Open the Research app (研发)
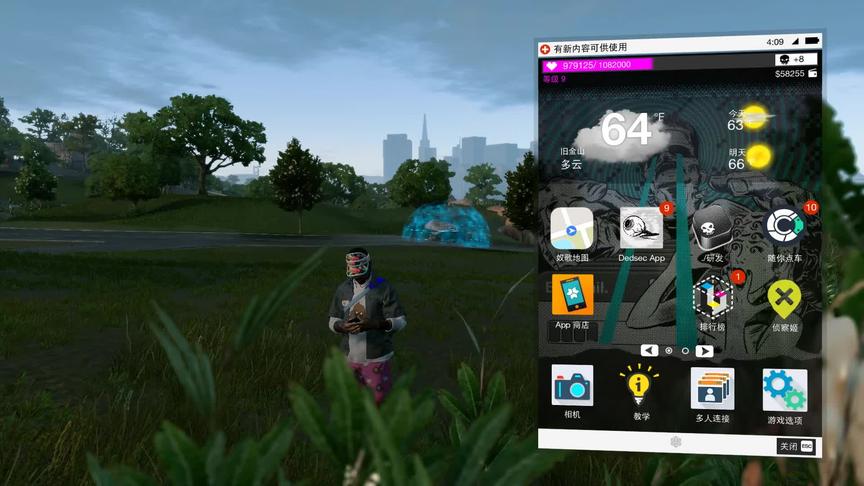This screenshot has width=864, height=486. click(713, 228)
